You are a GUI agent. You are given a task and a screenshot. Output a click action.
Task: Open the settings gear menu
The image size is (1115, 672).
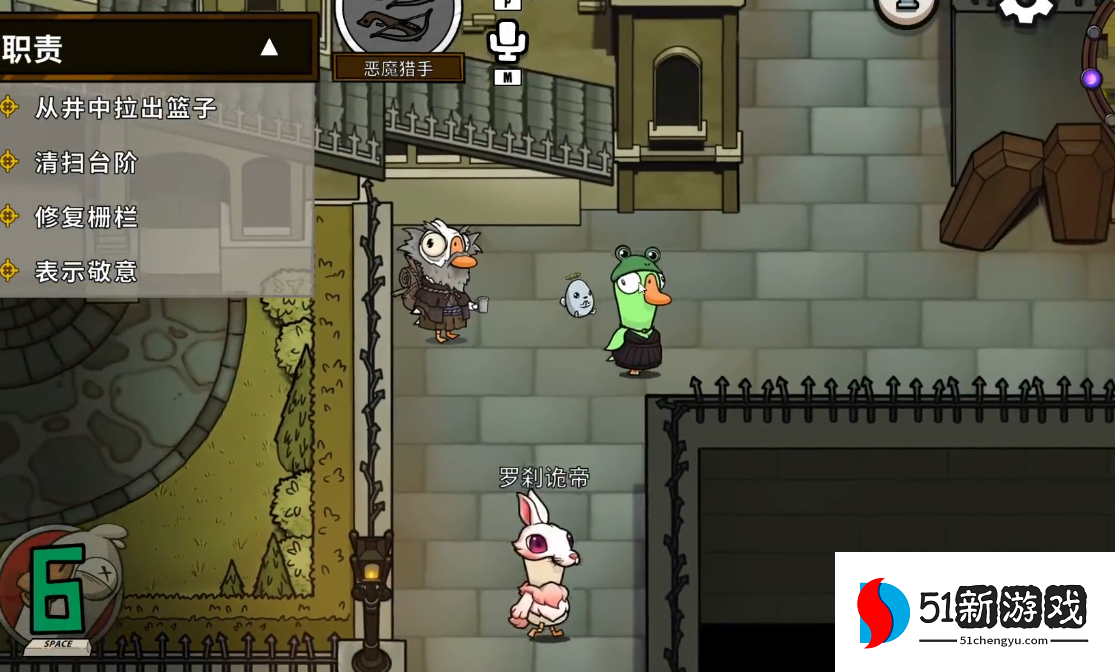point(1026,10)
